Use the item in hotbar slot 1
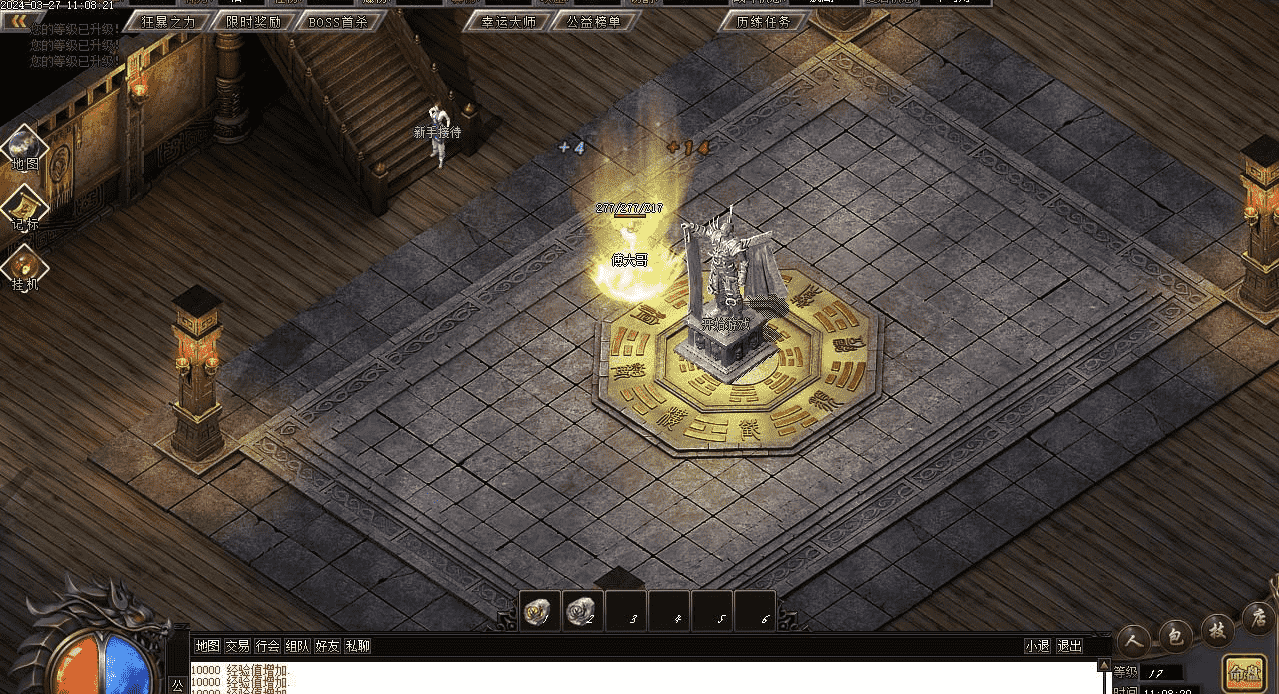The height and width of the screenshot is (694, 1279). click(x=541, y=612)
